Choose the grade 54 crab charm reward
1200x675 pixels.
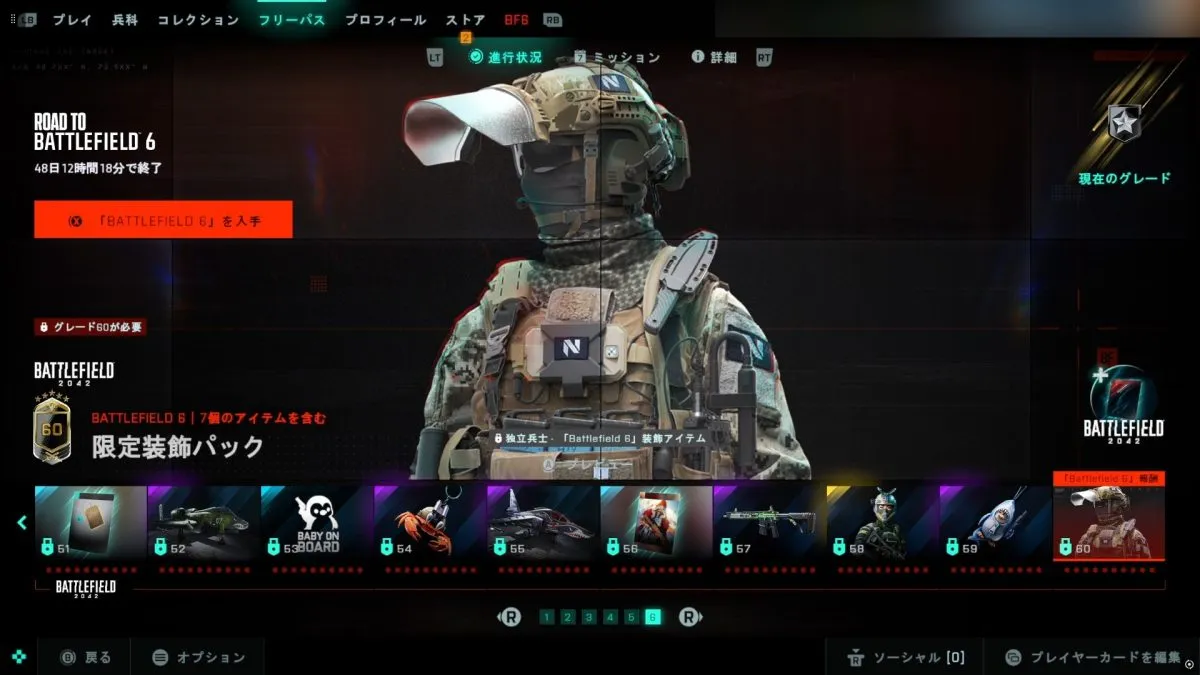429,522
